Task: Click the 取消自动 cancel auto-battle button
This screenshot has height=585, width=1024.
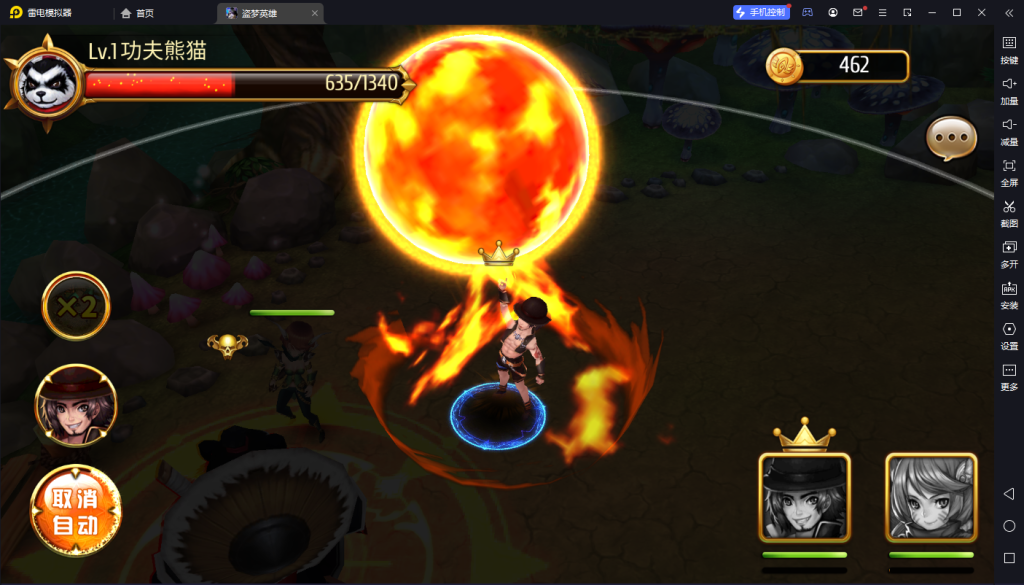Action: pyautogui.click(x=76, y=512)
